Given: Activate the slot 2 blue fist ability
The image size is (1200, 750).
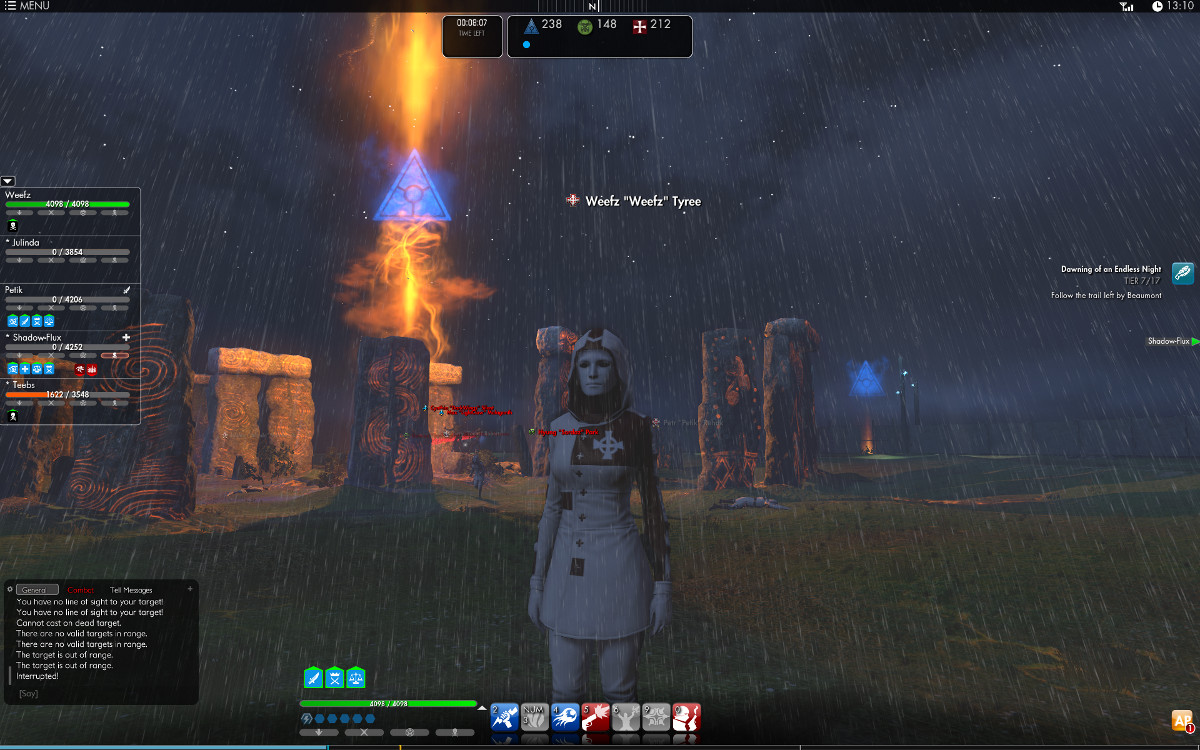Looking at the screenshot, I should [x=505, y=717].
